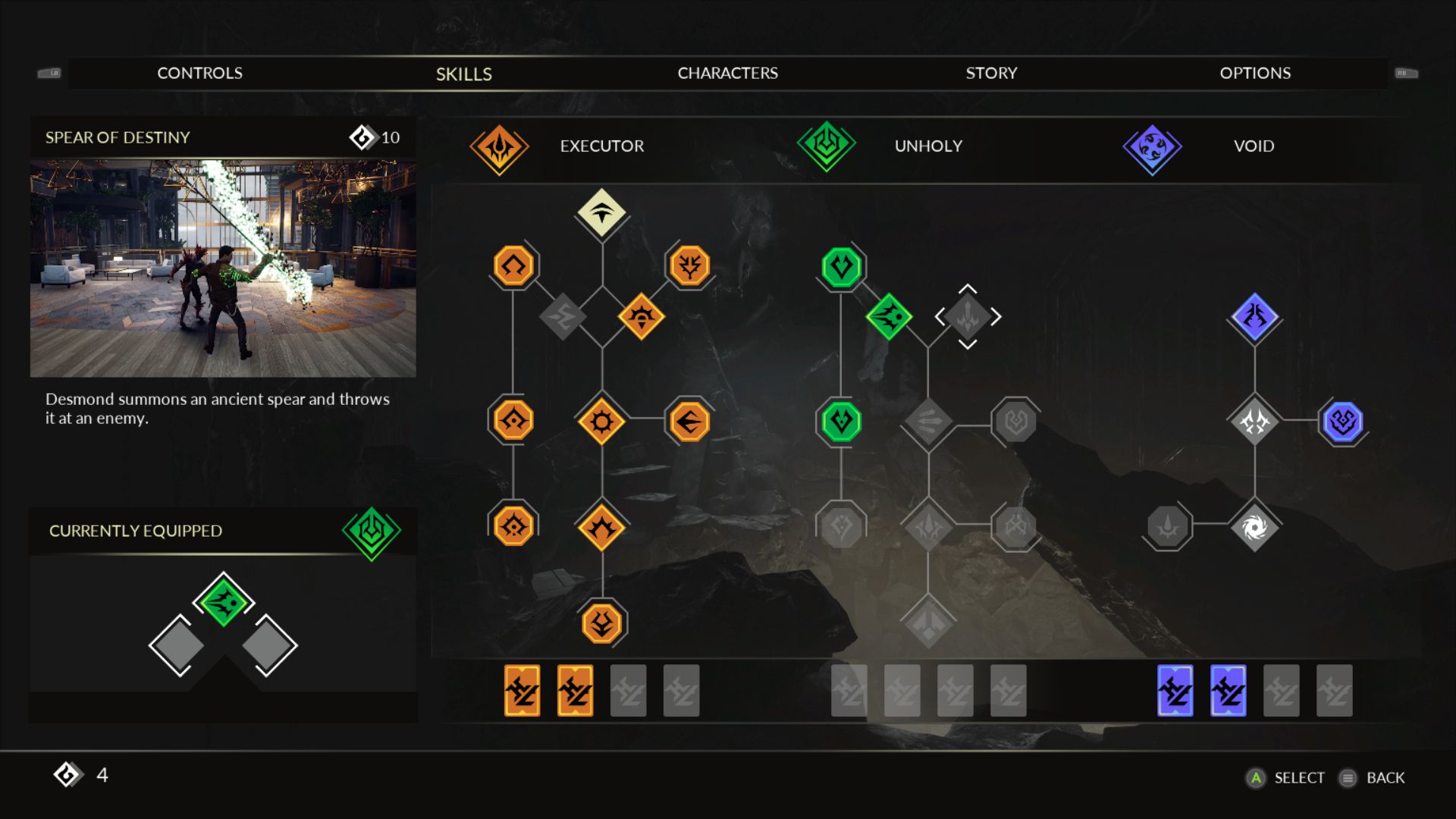Choose the bottom orange Executor hexagon skill
This screenshot has width=1456, height=819.
pos(601,623)
